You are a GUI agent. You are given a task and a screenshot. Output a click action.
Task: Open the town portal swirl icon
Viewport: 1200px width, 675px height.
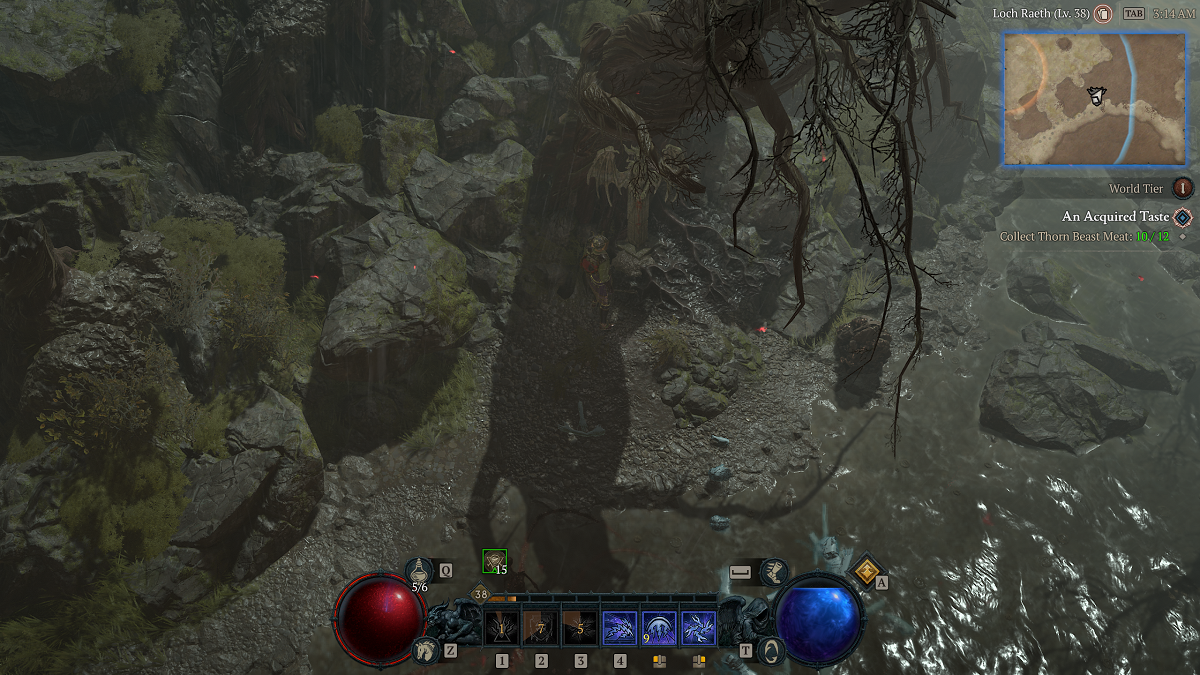coord(771,650)
